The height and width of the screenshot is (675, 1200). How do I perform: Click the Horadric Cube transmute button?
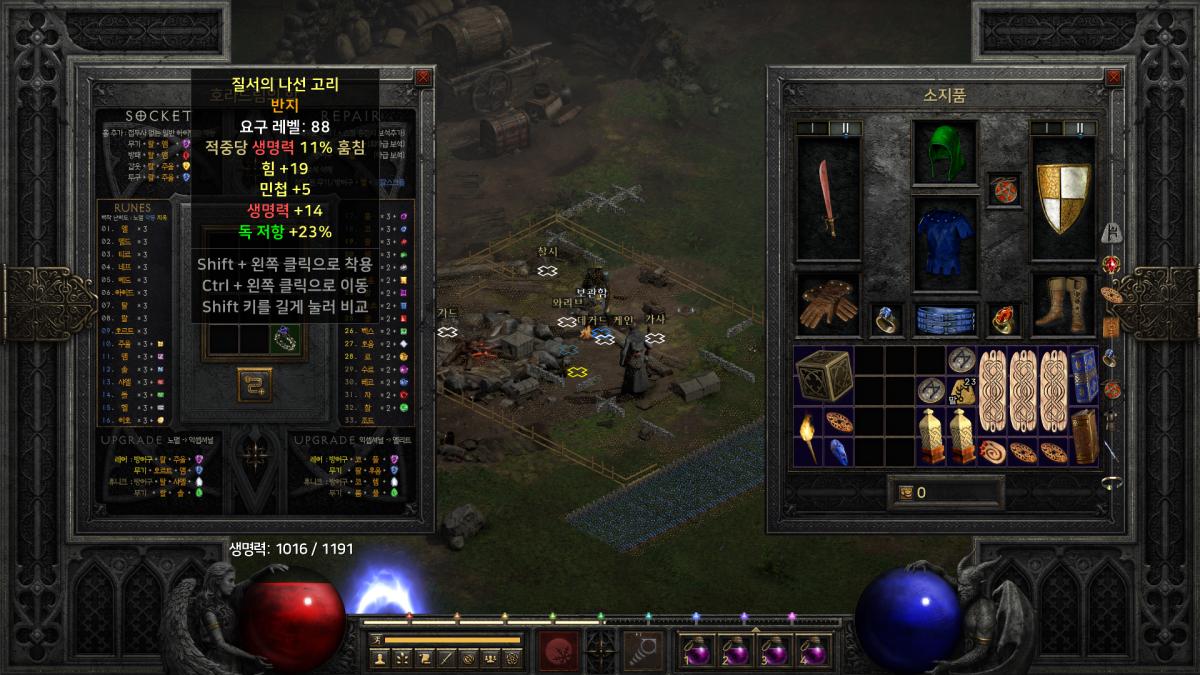[x=255, y=383]
